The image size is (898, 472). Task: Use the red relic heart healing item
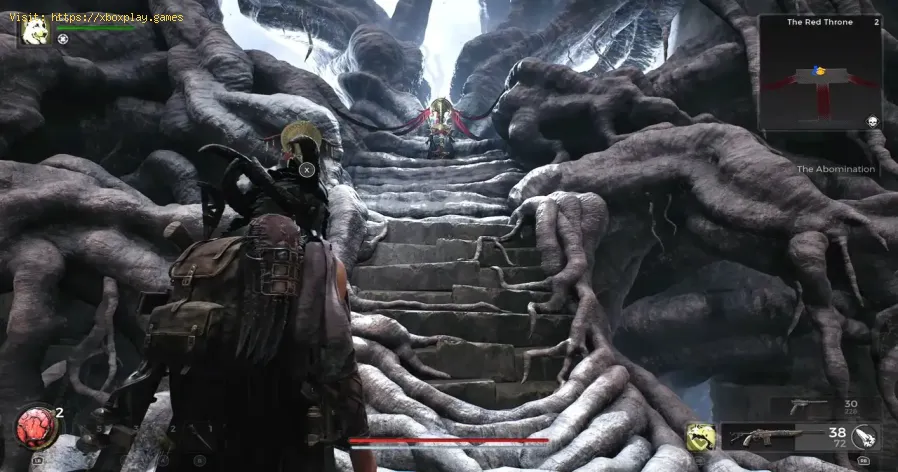tap(31, 427)
